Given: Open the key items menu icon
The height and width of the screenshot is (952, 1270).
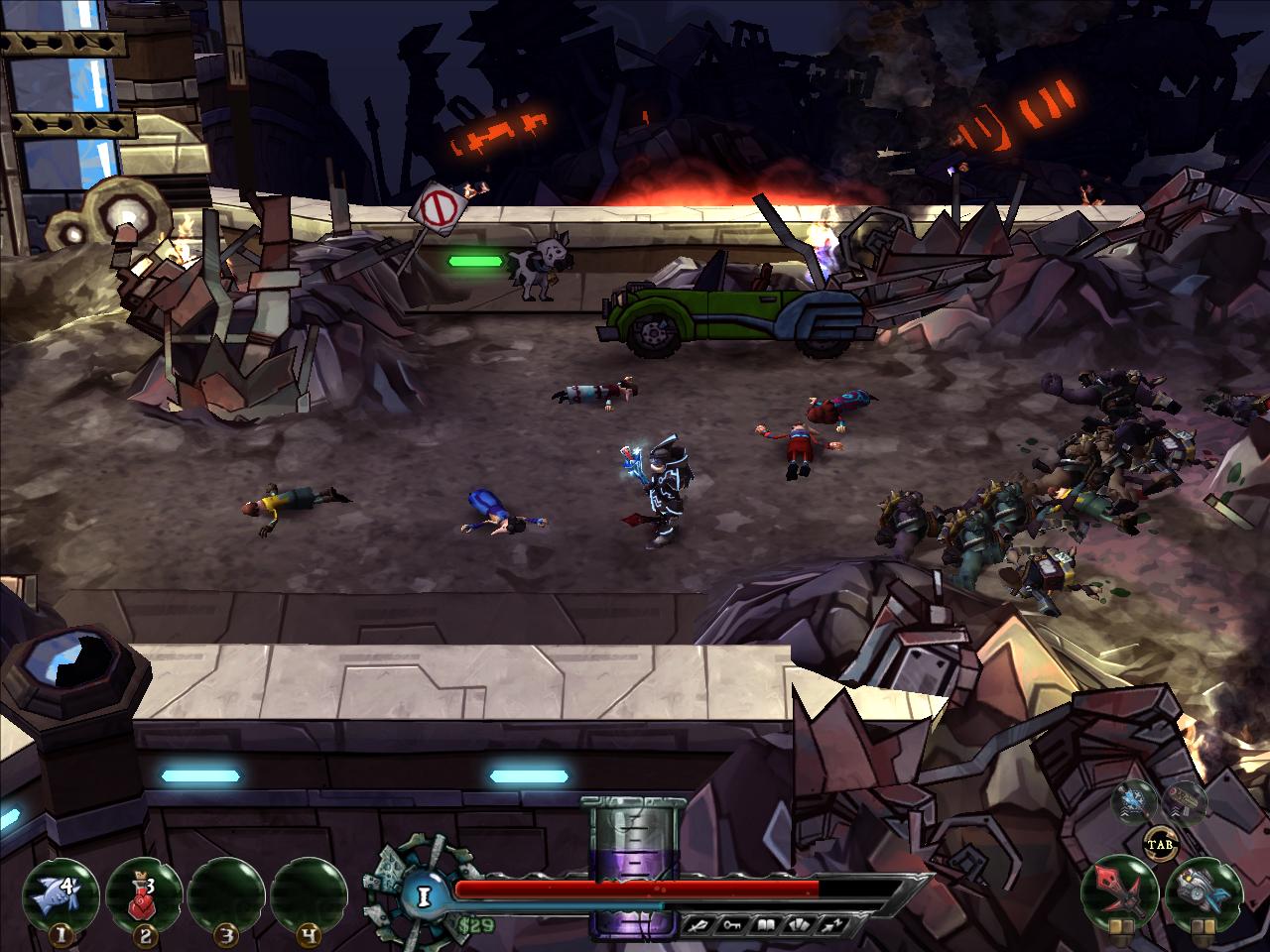Looking at the screenshot, I should (730, 924).
